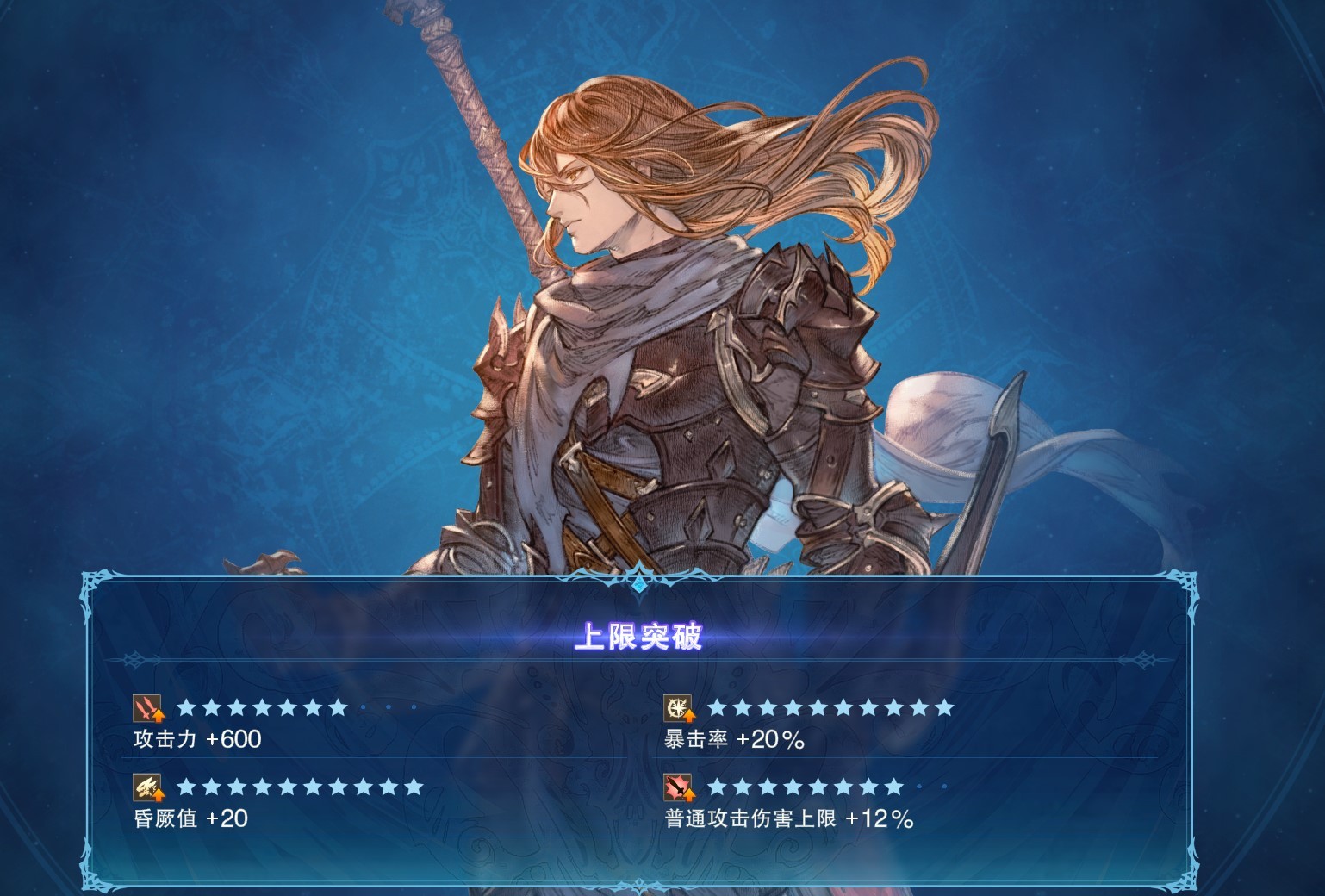Select the 昏厥值 stun stat icon
Viewport: 1325px width, 896px height.
(146, 788)
